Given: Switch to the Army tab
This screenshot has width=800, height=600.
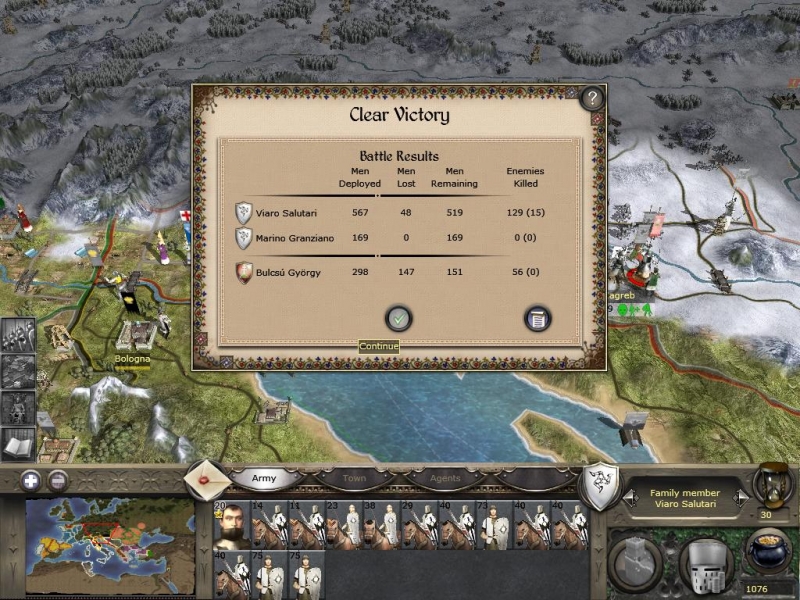Looking at the screenshot, I should 264,478.
